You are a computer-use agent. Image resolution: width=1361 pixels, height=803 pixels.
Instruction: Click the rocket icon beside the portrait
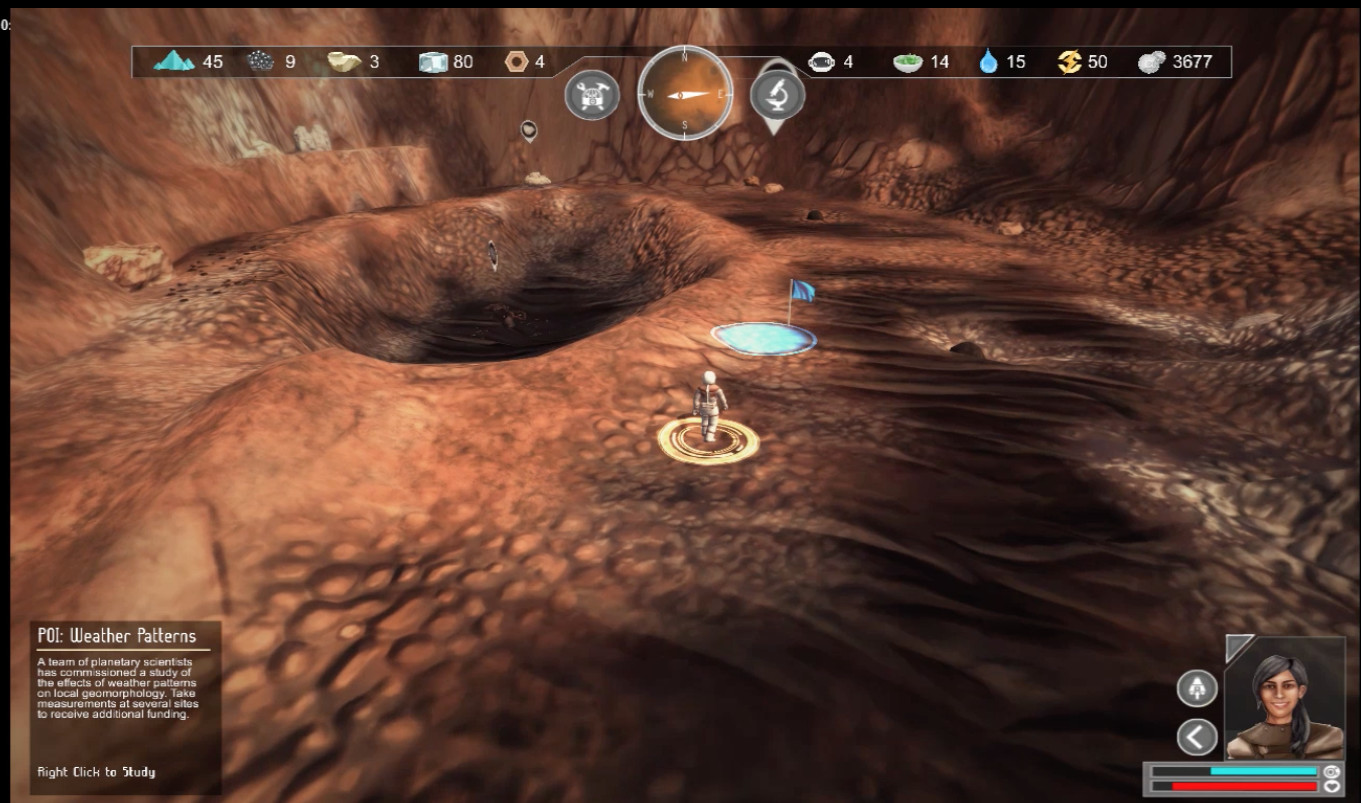tap(1197, 688)
